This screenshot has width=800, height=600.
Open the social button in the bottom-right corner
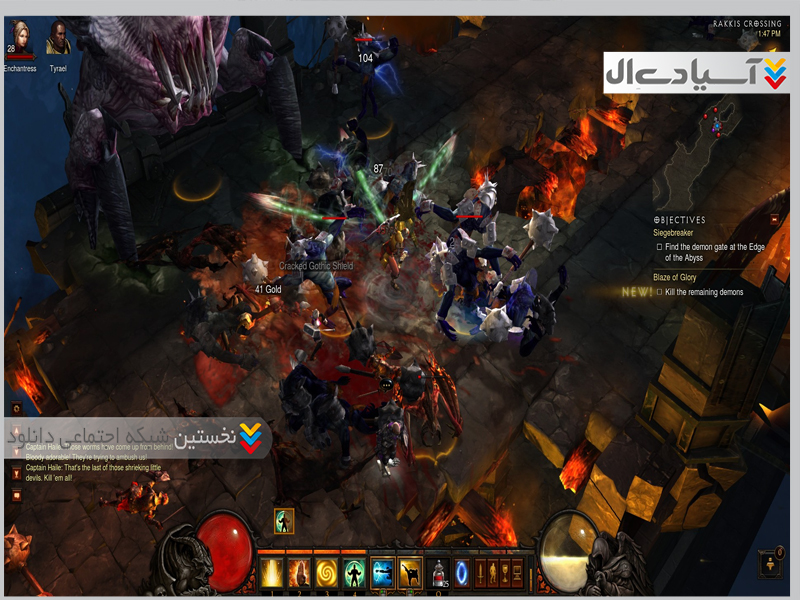(771, 562)
